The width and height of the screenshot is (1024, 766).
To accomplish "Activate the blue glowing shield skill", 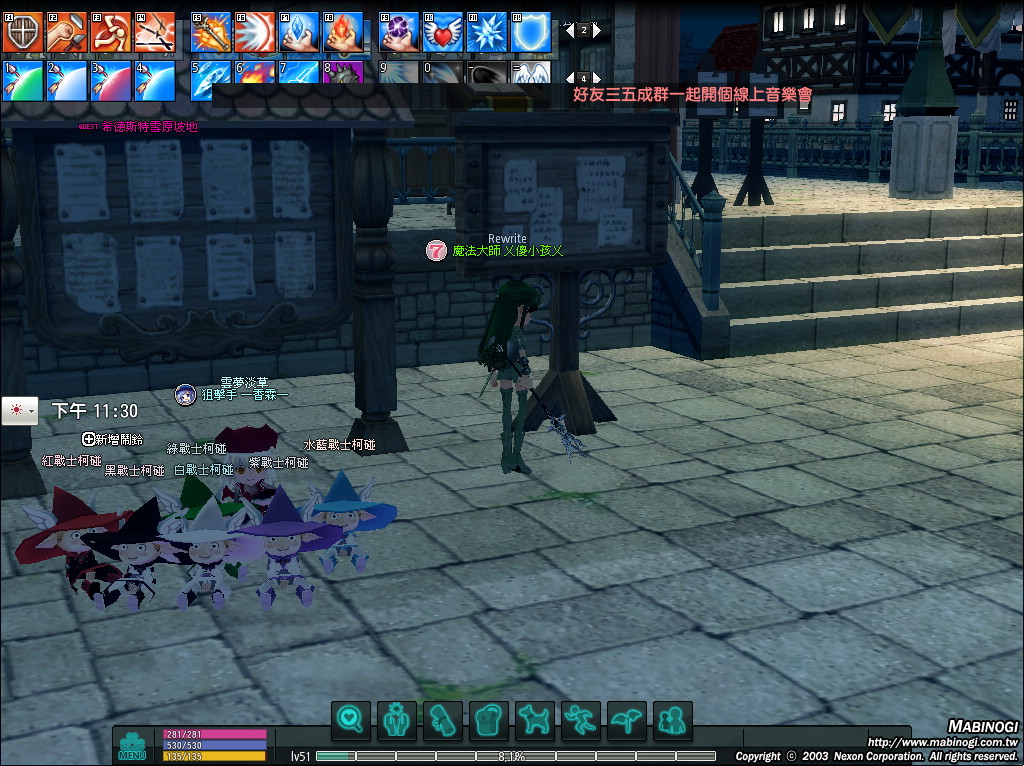I will pos(531,32).
